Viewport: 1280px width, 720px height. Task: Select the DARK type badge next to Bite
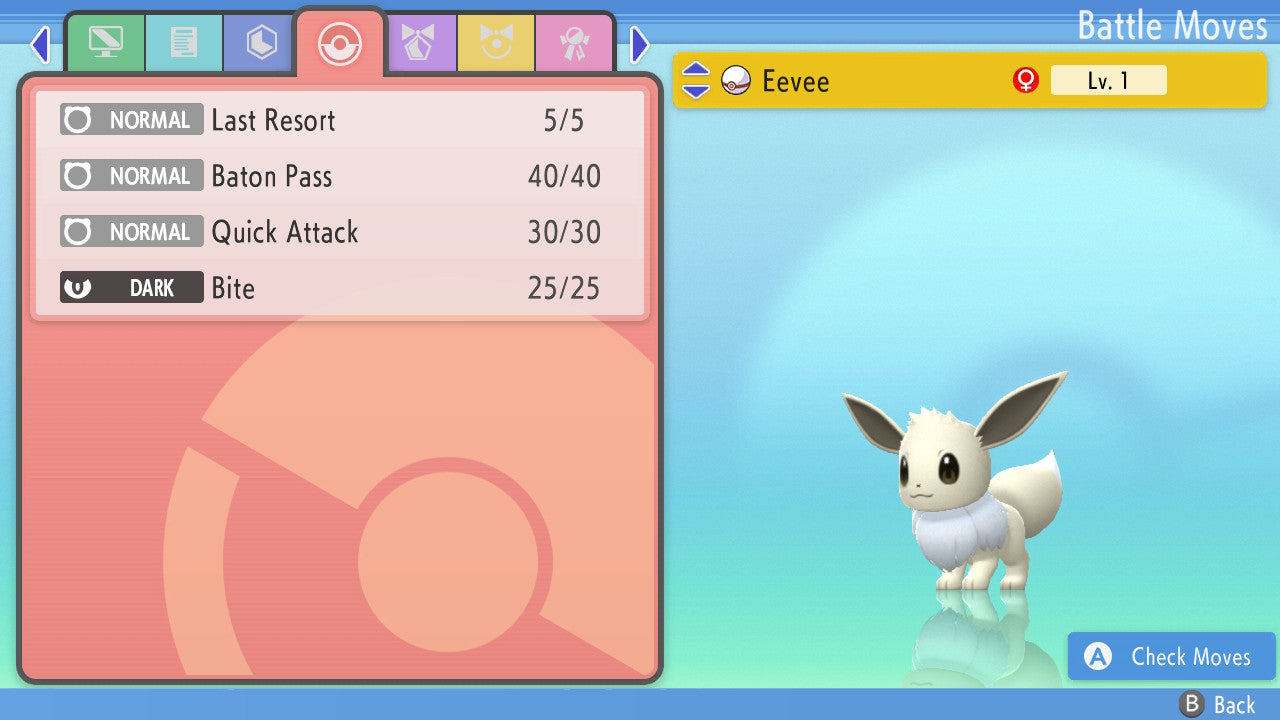click(x=131, y=287)
